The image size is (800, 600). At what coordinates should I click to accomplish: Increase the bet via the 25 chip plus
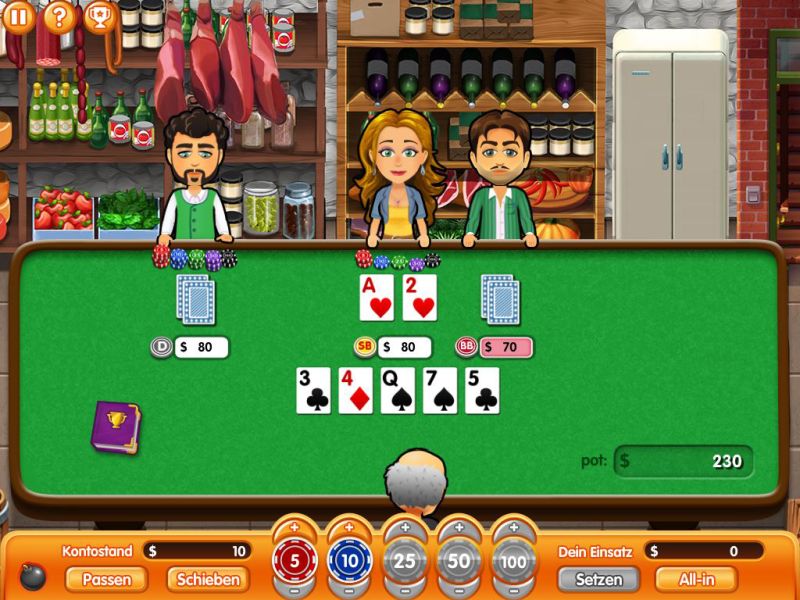pos(404,527)
